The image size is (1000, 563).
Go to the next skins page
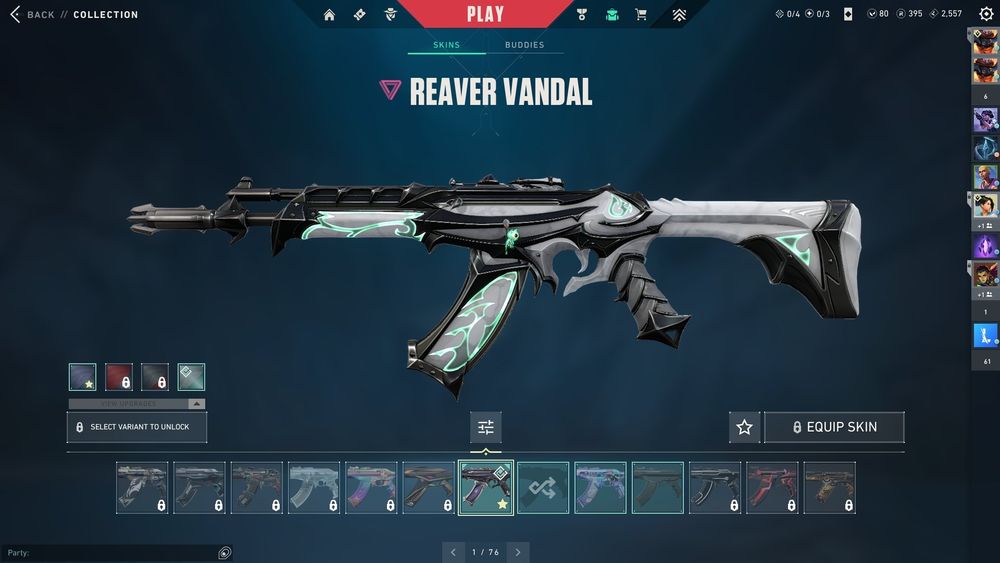(x=517, y=552)
